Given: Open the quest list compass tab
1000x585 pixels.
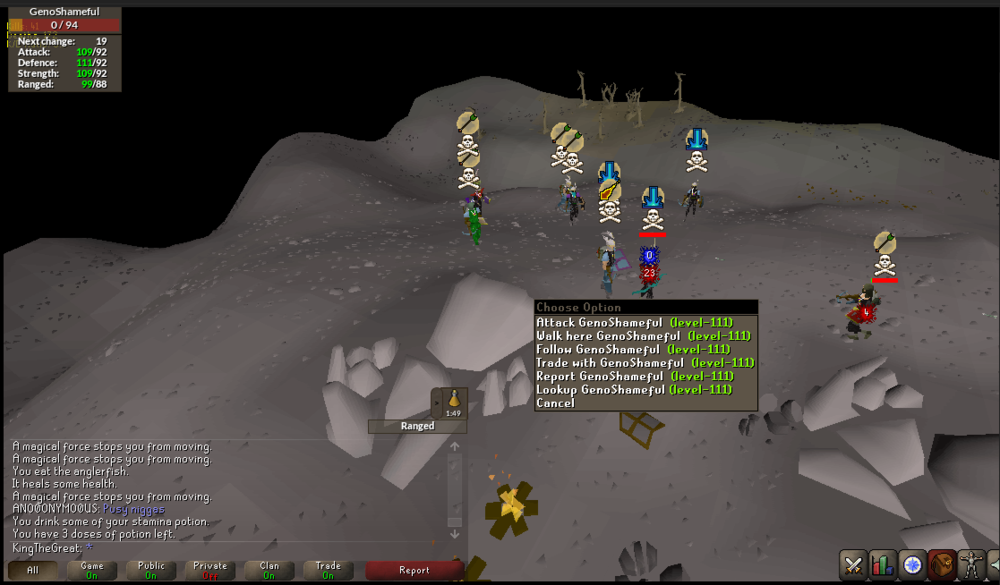Looking at the screenshot, I should pos(911,564).
